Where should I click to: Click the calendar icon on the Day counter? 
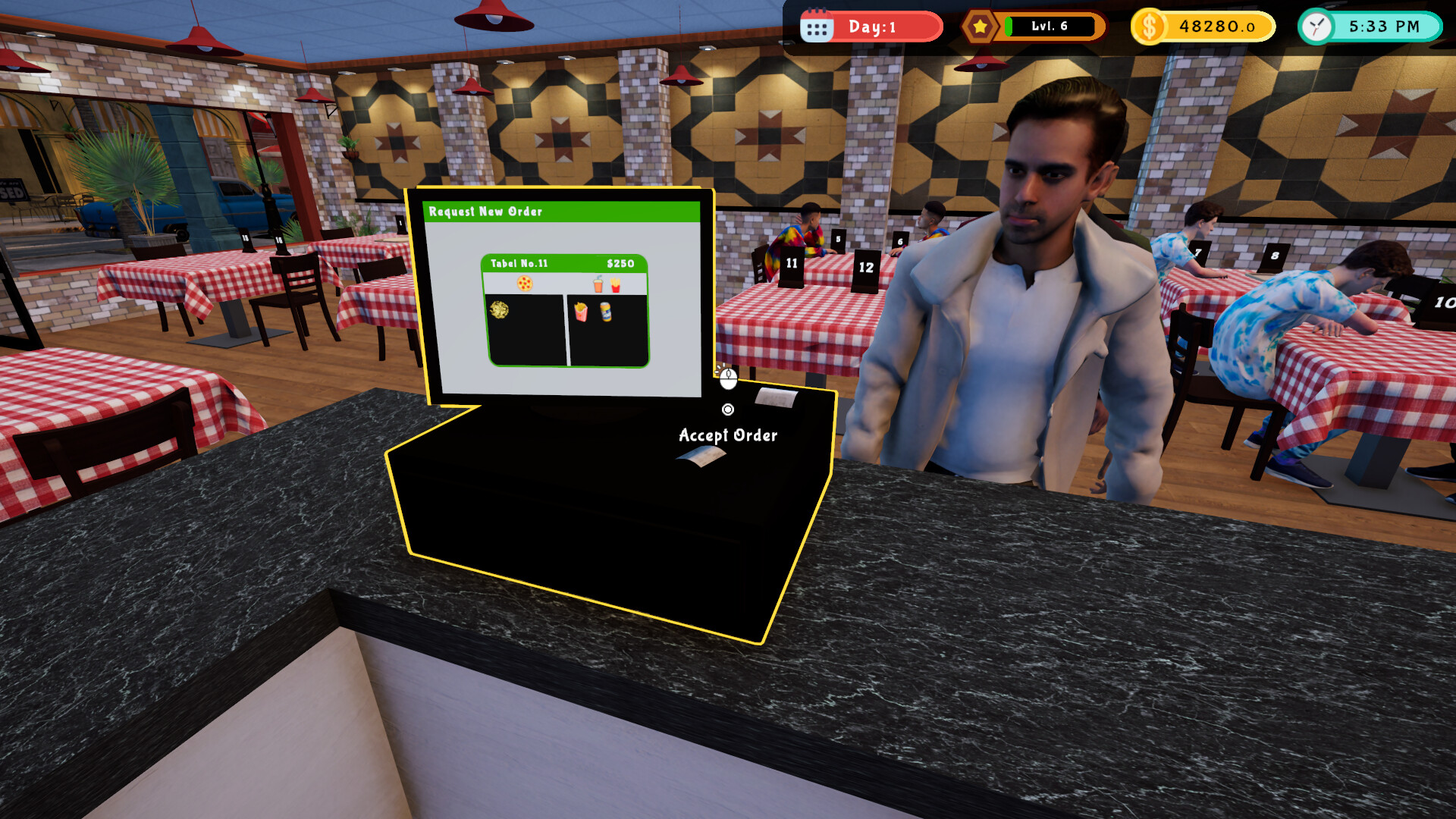[817, 26]
